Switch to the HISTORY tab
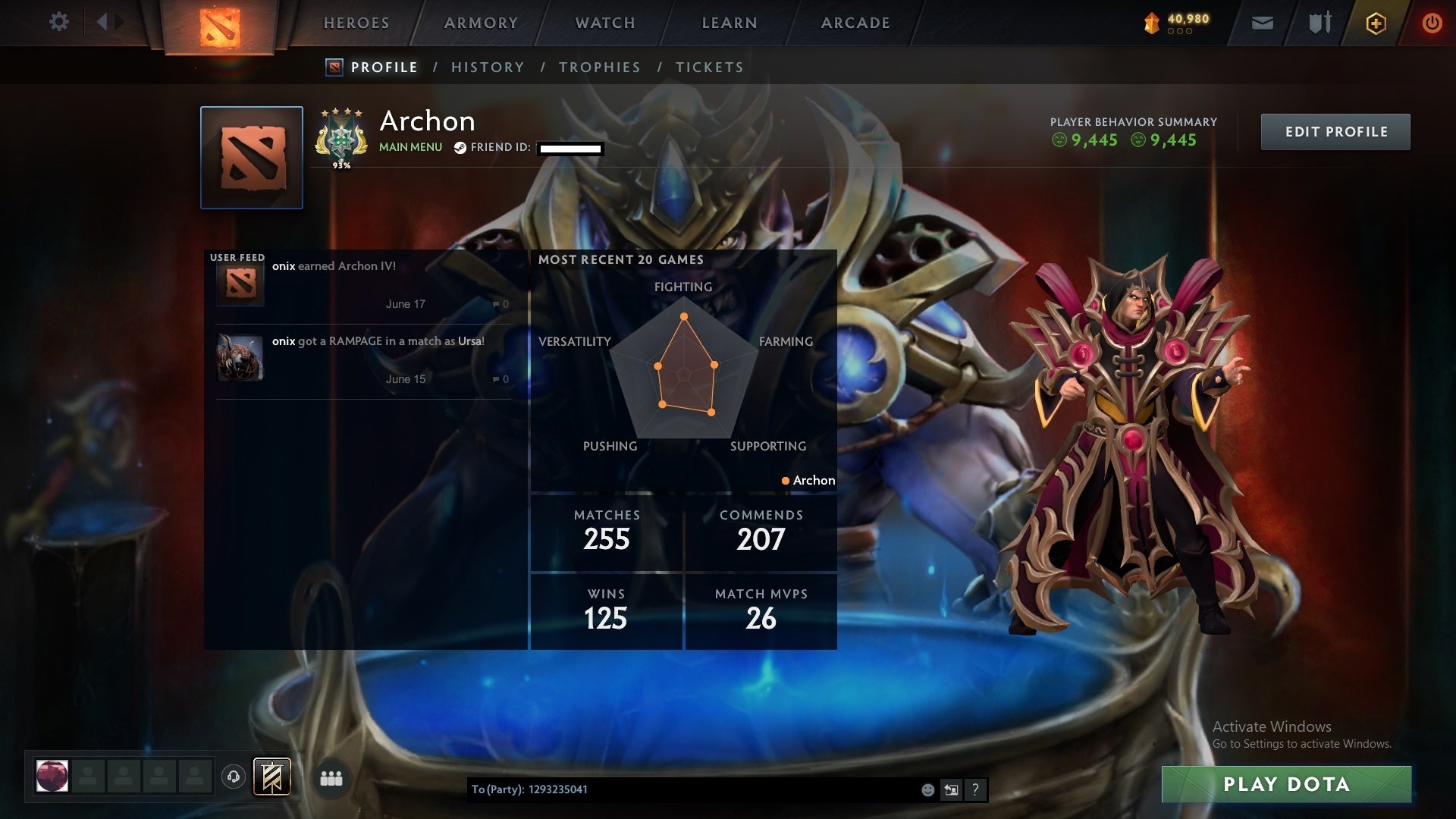The height and width of the screenshot is (819, 1456). pyautogui.click(x=488, y=67)
